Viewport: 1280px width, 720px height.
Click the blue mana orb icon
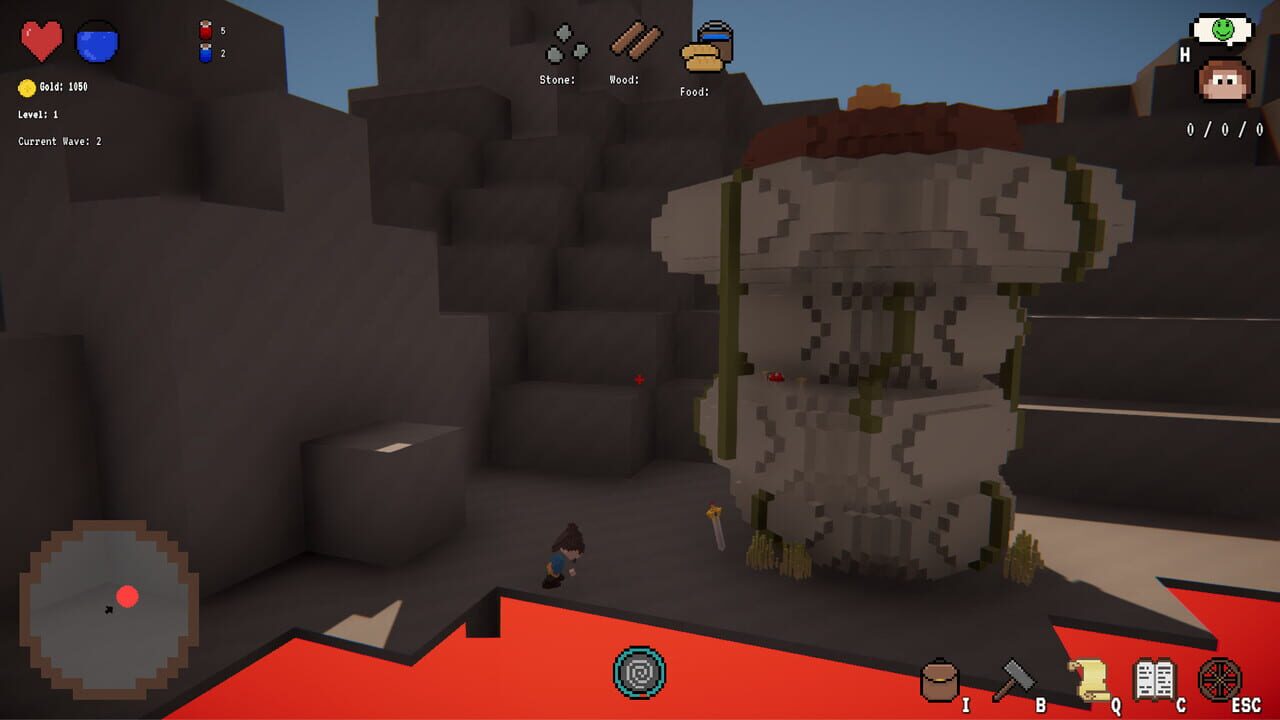[x=97, y=39]
